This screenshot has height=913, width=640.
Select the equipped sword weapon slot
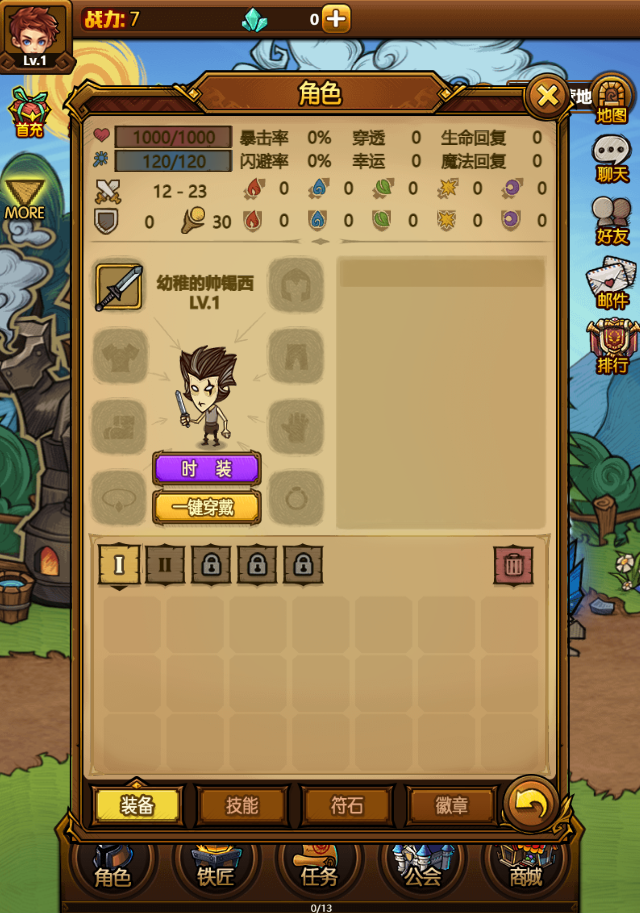point(119,287)
